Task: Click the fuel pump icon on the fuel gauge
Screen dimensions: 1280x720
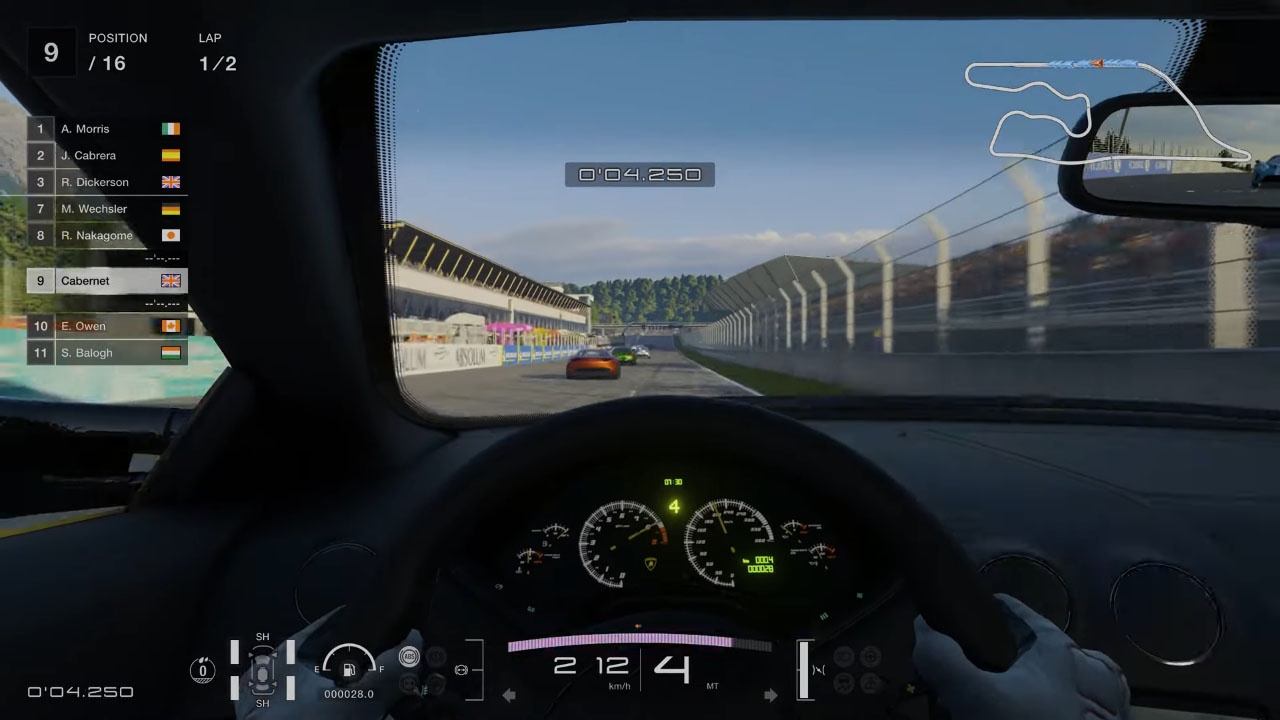Action: (x=349, y=670)
